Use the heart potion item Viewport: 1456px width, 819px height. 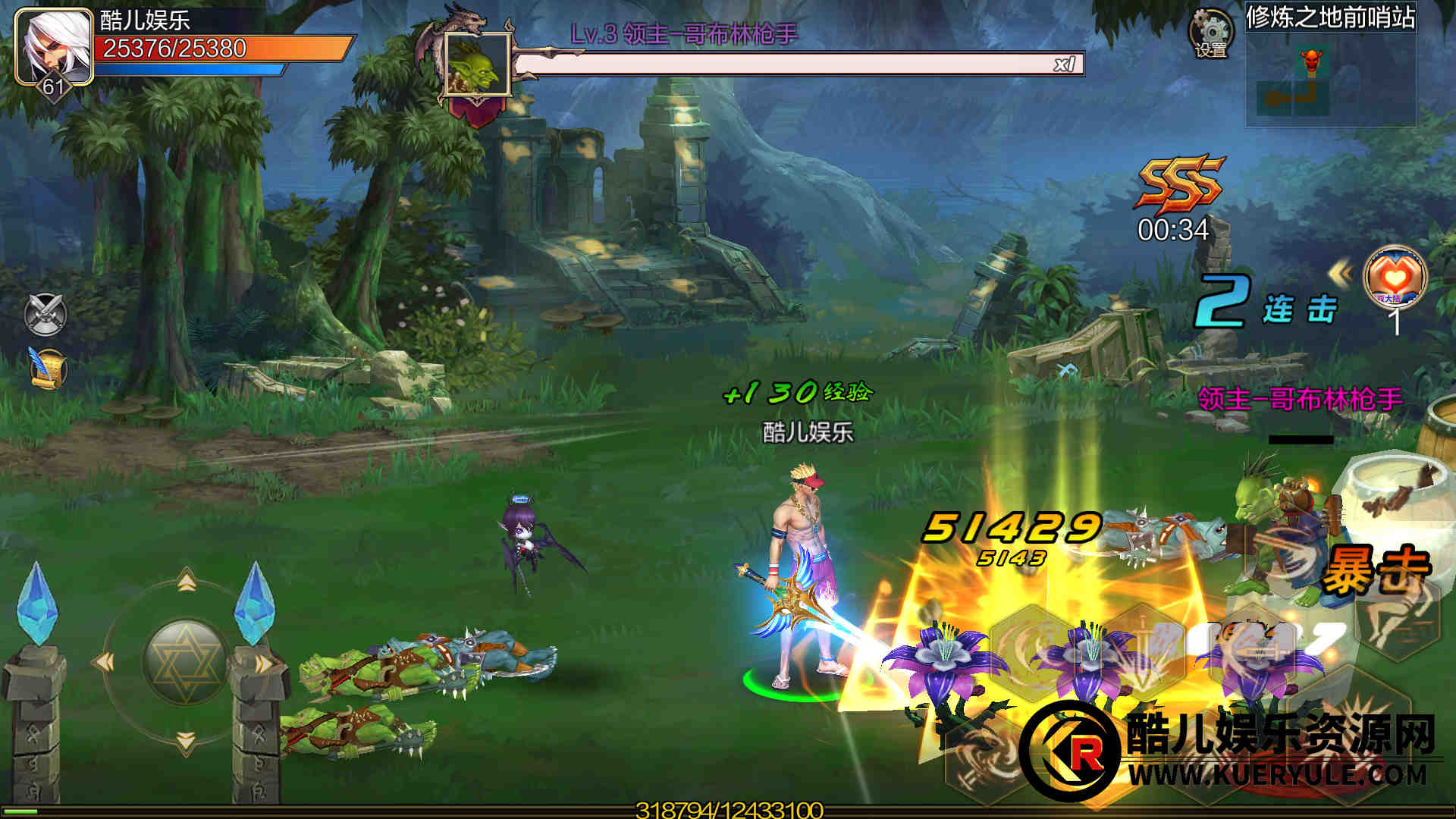pos(1395,277)
